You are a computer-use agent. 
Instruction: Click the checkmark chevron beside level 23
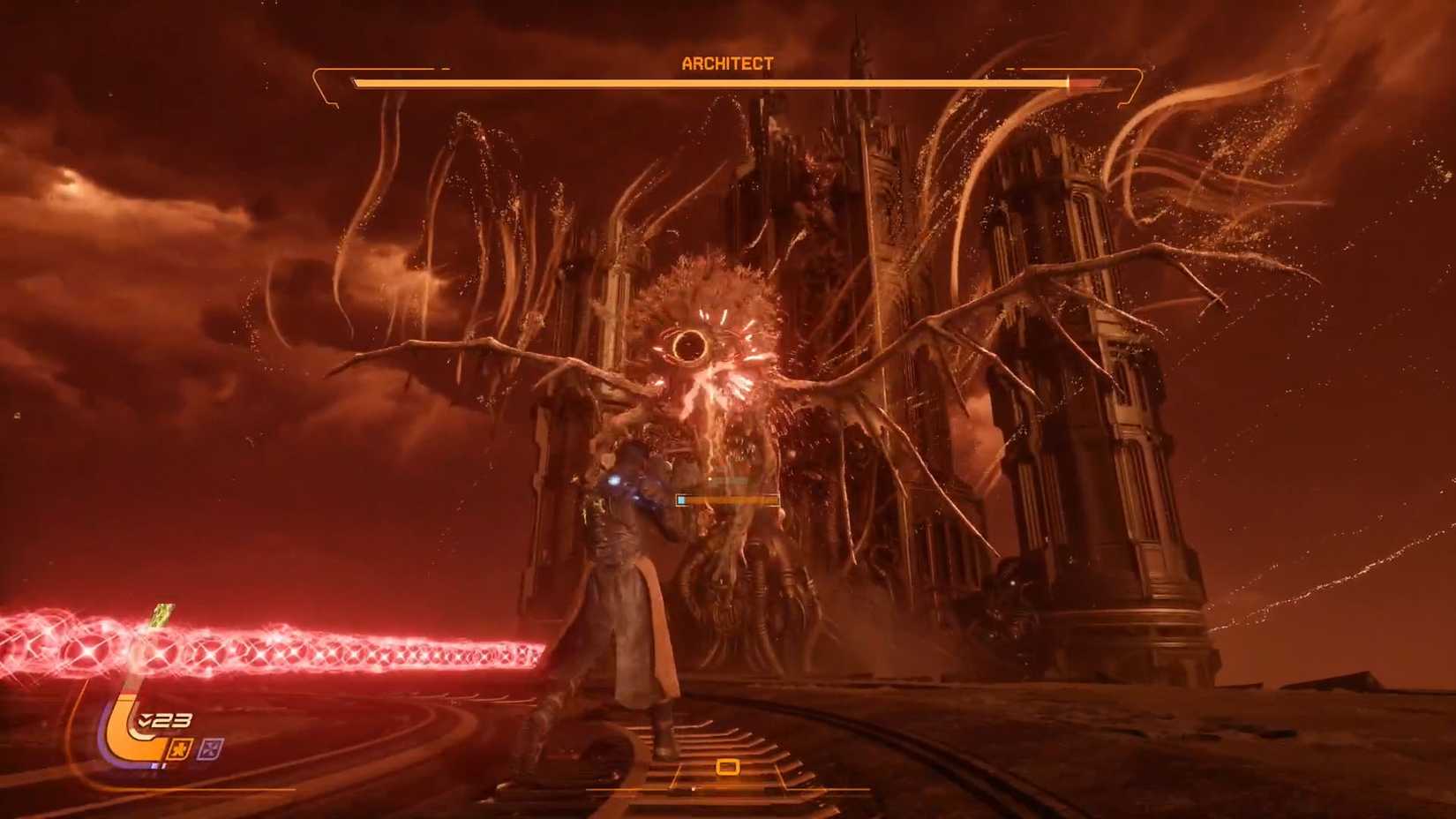coord(146,721)
